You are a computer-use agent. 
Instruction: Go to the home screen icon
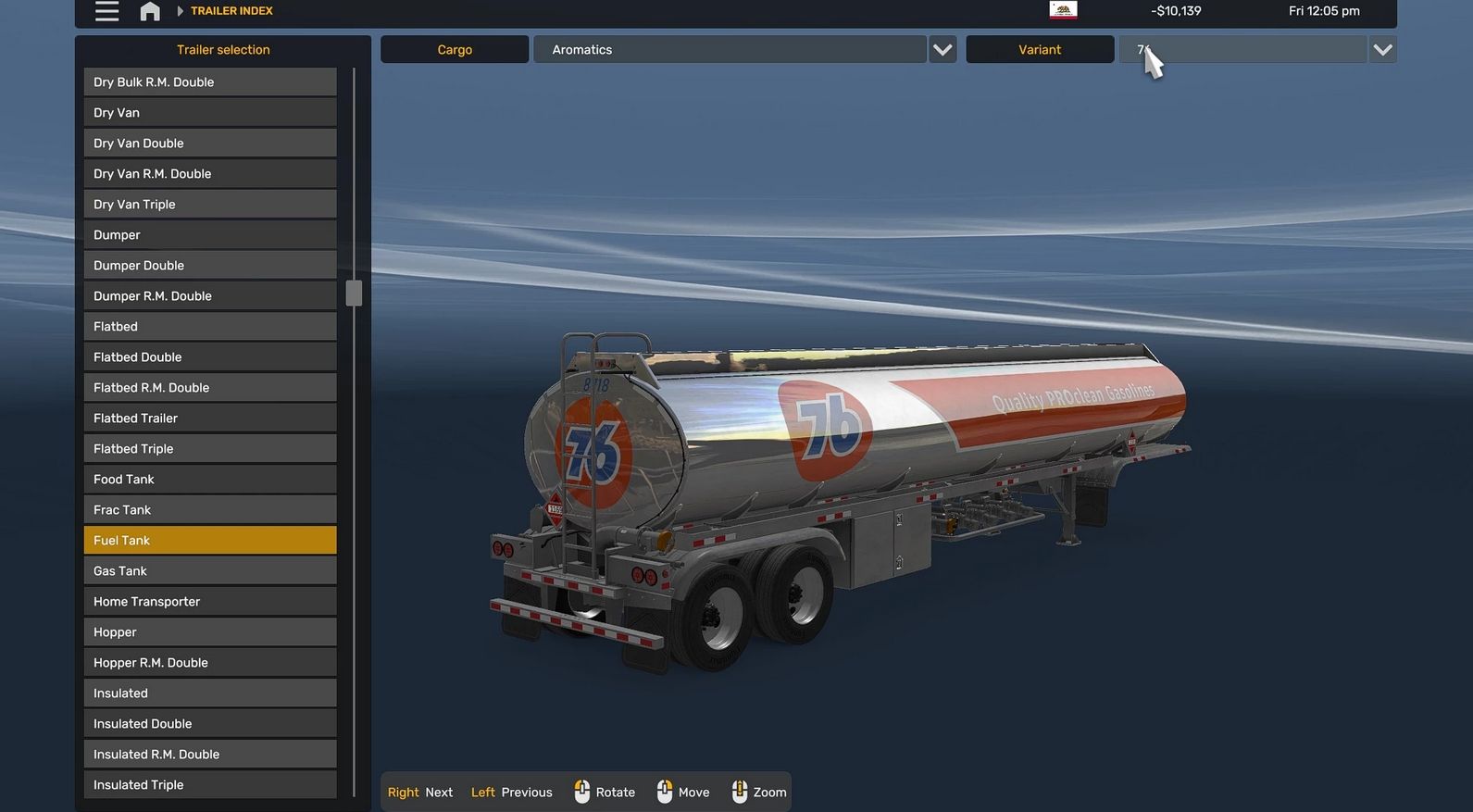(x=150, y=11)
